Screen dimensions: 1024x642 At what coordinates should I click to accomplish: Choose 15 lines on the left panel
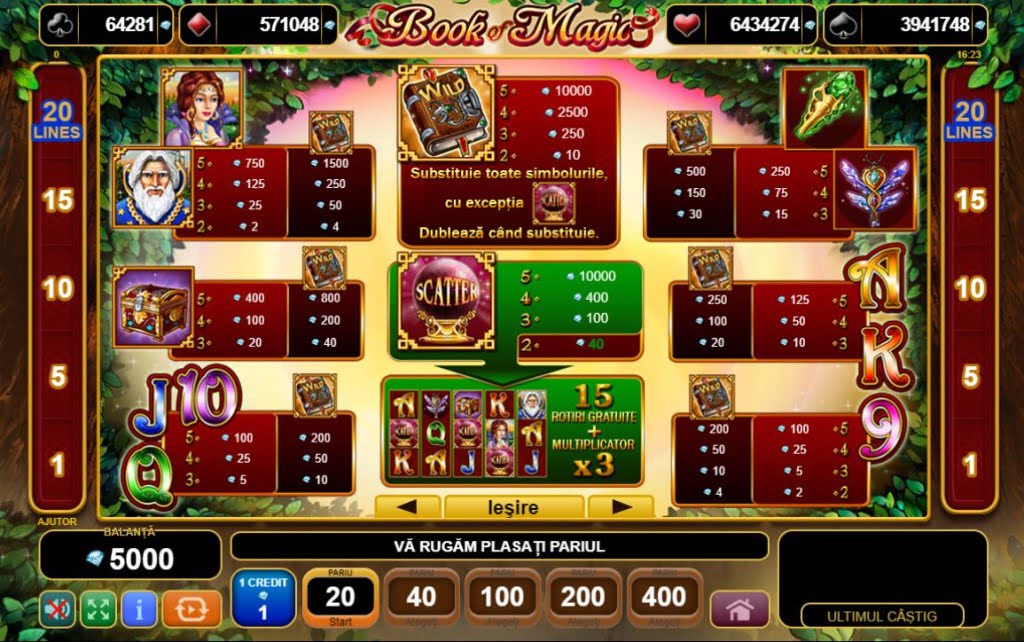57,200
